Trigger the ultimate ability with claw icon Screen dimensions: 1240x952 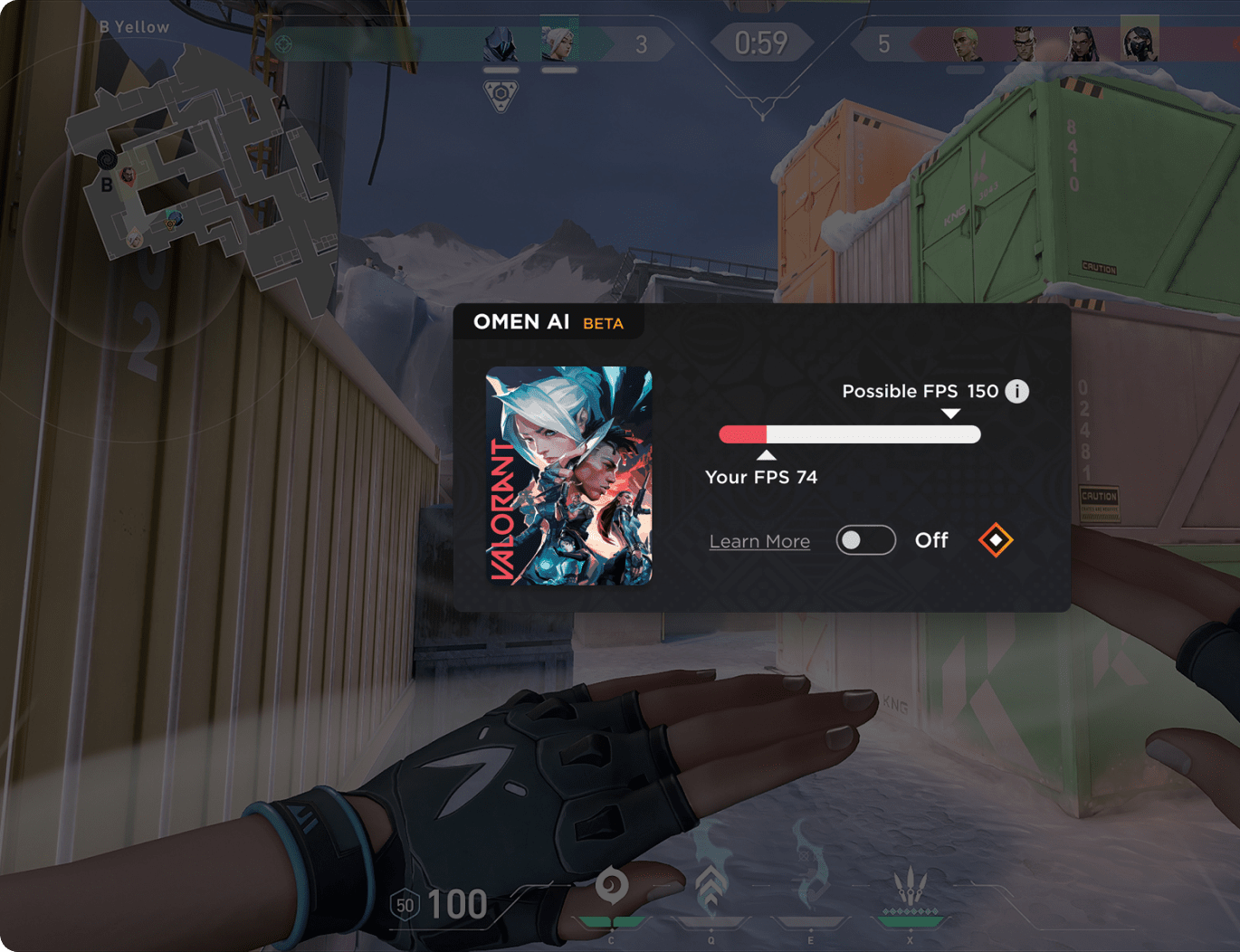(910, 886)
